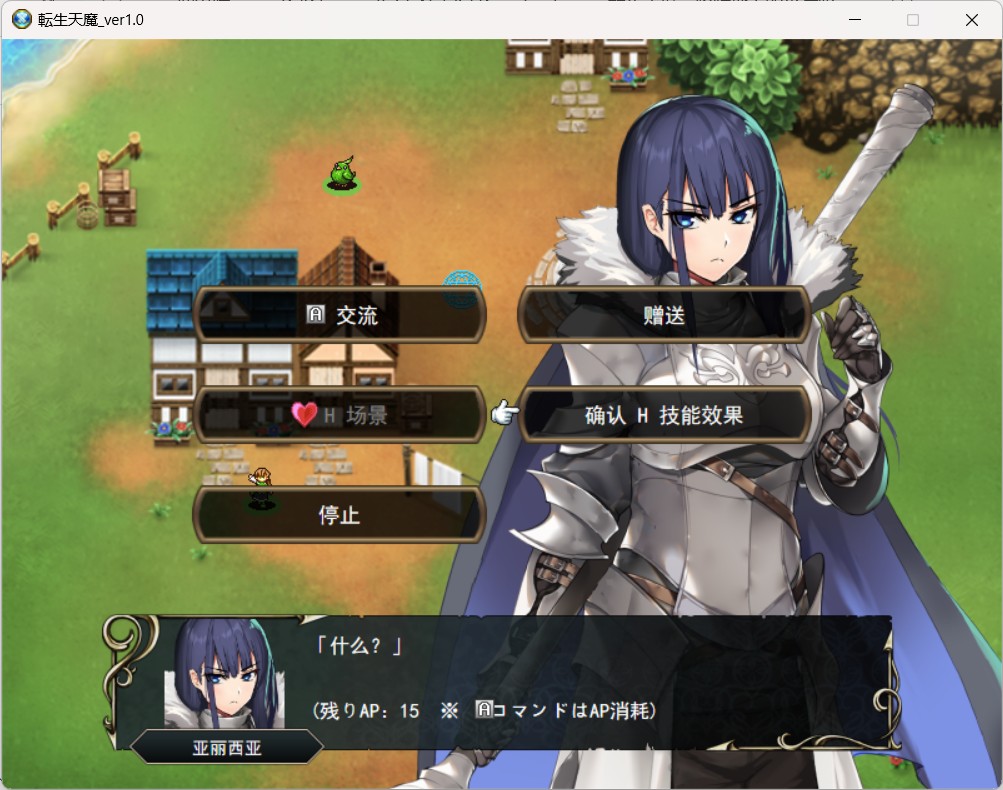Open the H 场景 entry
Screen dimensions: 1003x790
point(339,415)
